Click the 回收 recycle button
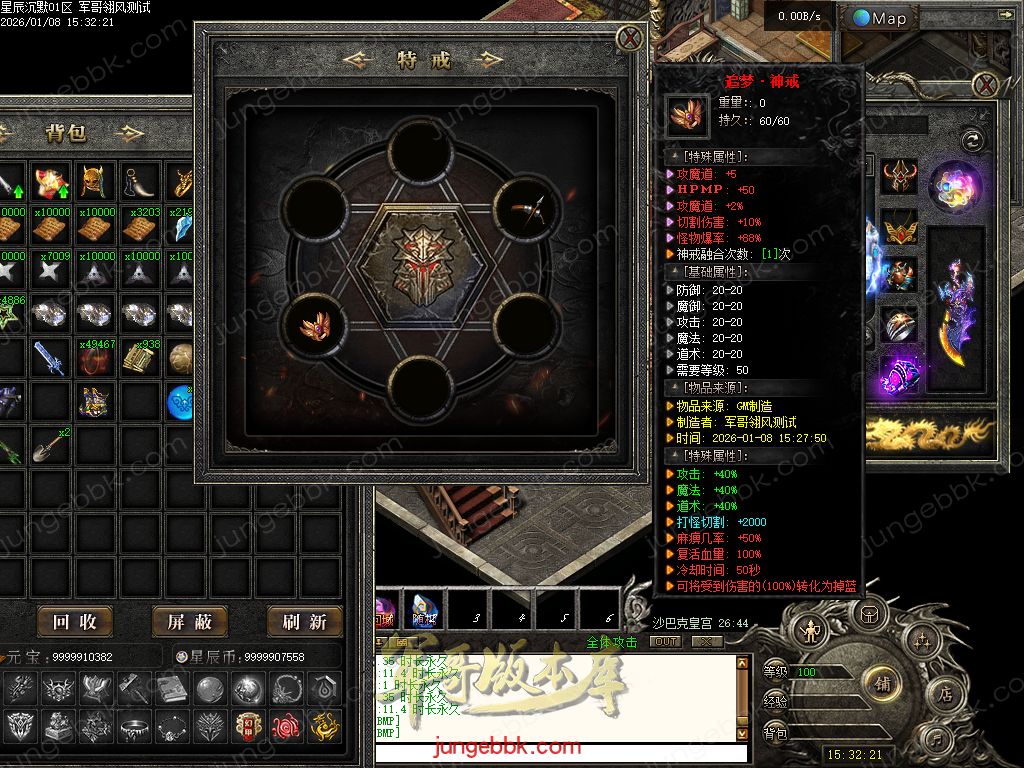The image size is (1024, 768). coord(75,622)
